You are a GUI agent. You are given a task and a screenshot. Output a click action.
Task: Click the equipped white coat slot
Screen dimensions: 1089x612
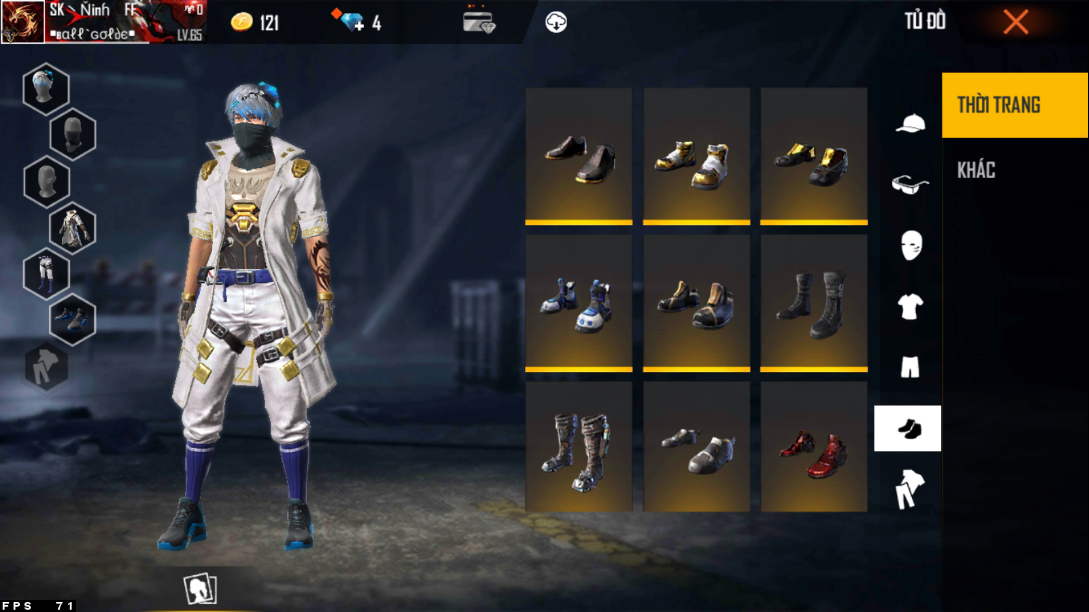coord(73,228)
